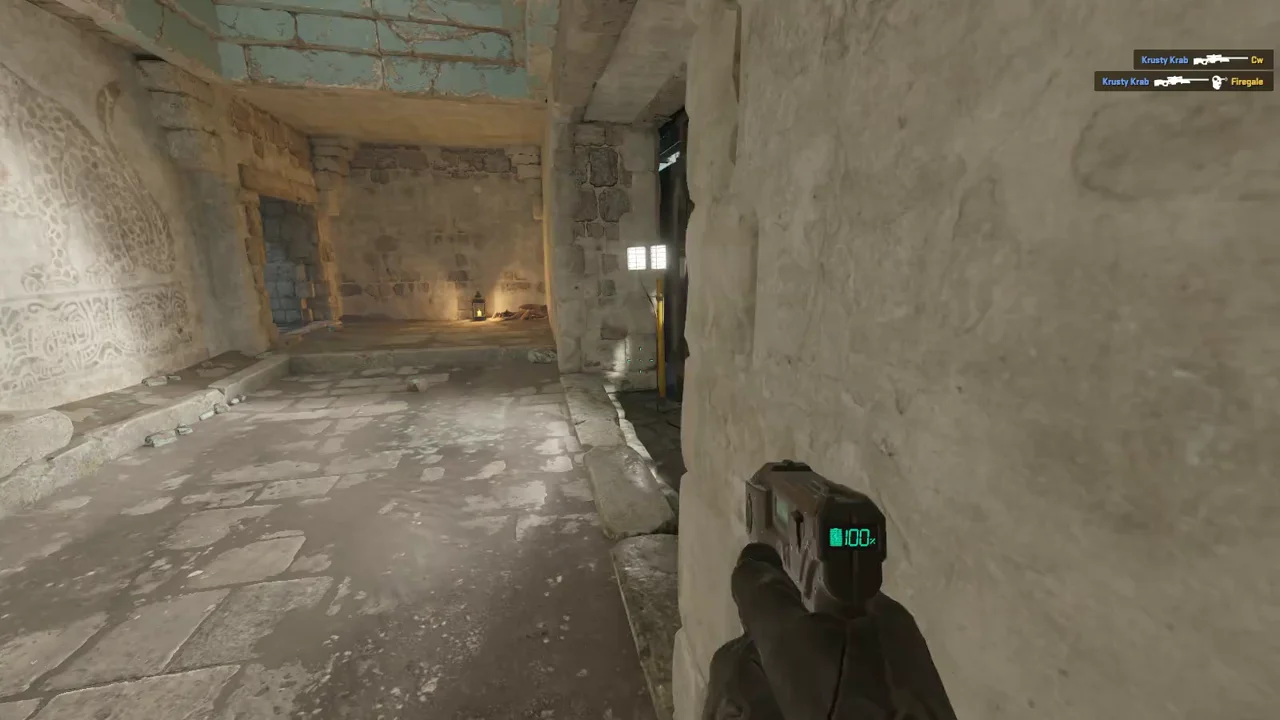Click the barred window on the stone pillar
Screen dimensions: 1280x720
[647, 258]
